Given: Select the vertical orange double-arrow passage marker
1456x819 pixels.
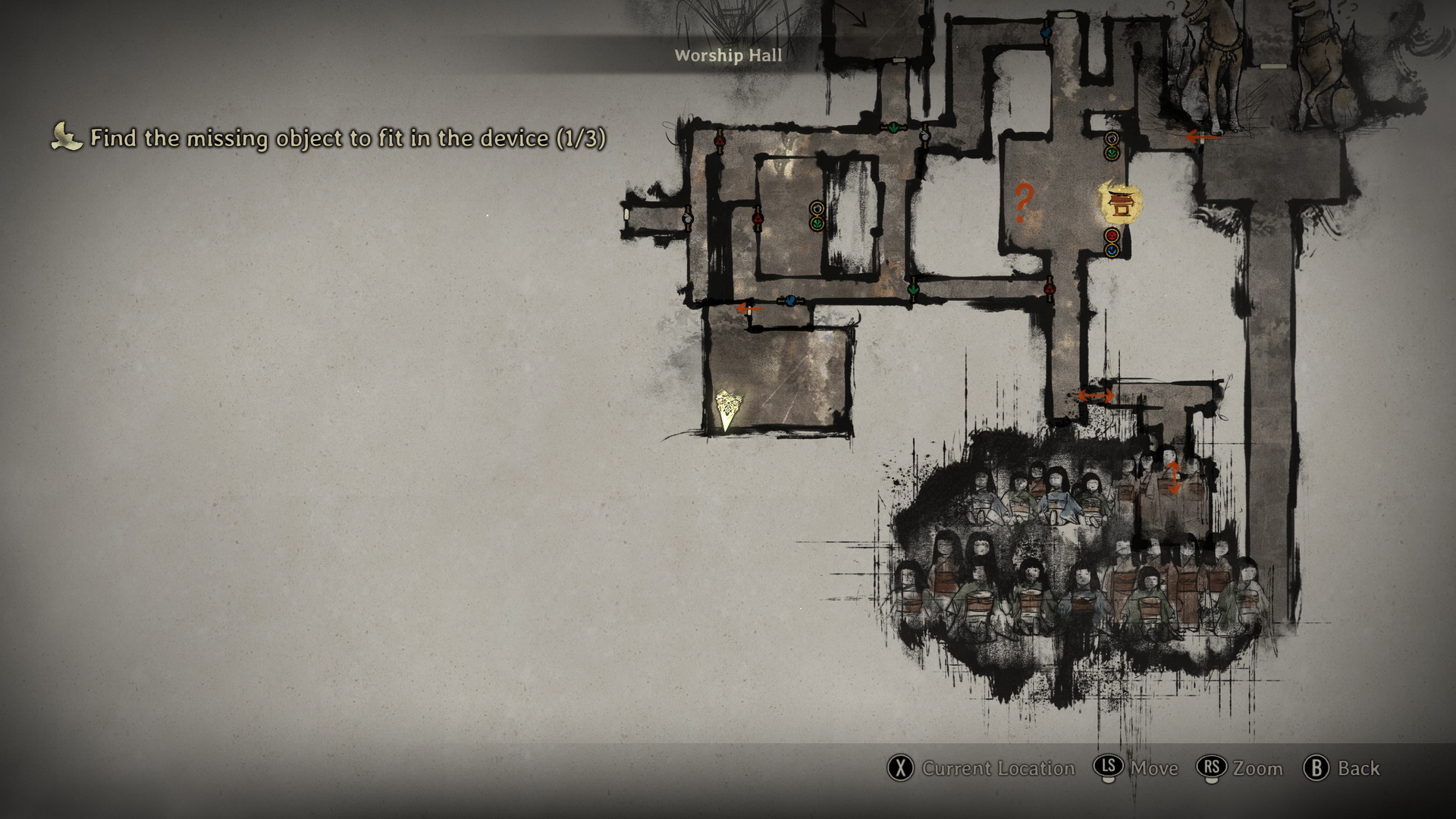Looking at the screenshot, I should coord(1173,478).
